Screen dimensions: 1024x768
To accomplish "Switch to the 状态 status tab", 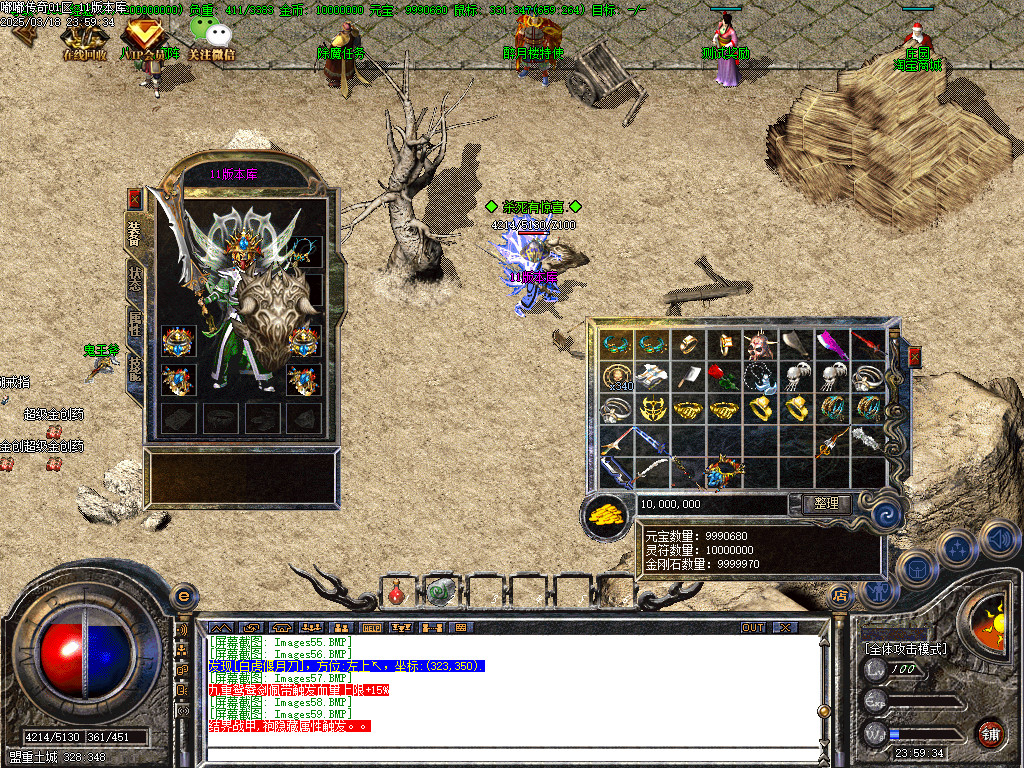I will [135, 278].
